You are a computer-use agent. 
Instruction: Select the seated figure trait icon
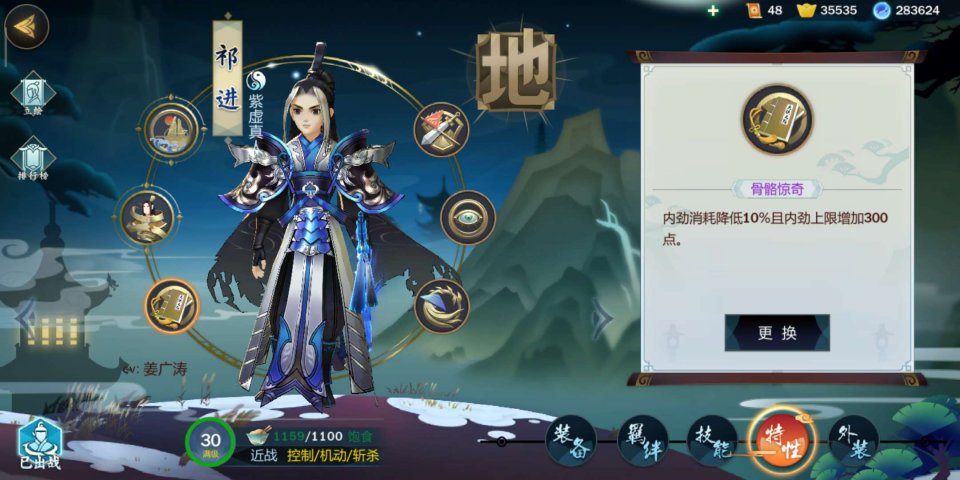click(x=147, y=217)
